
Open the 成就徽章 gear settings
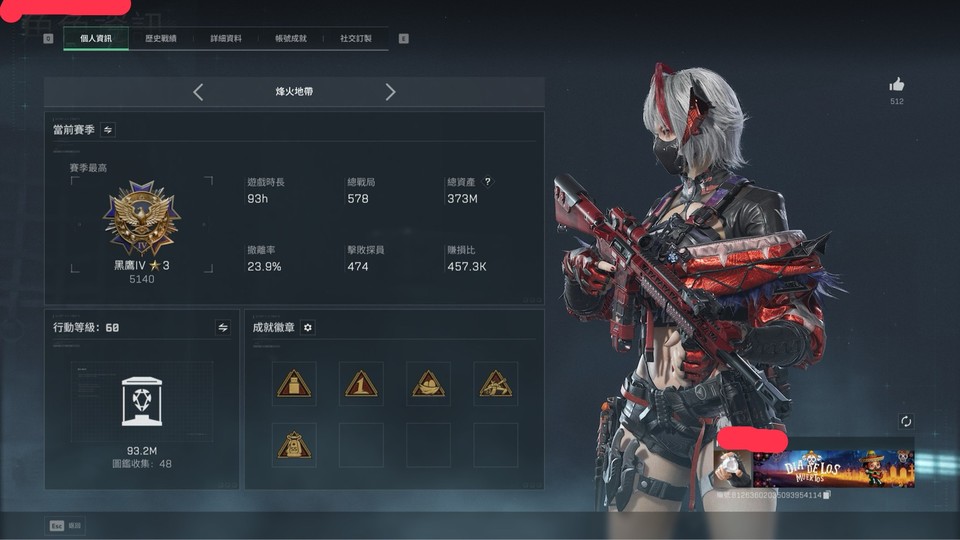[308, 327]
